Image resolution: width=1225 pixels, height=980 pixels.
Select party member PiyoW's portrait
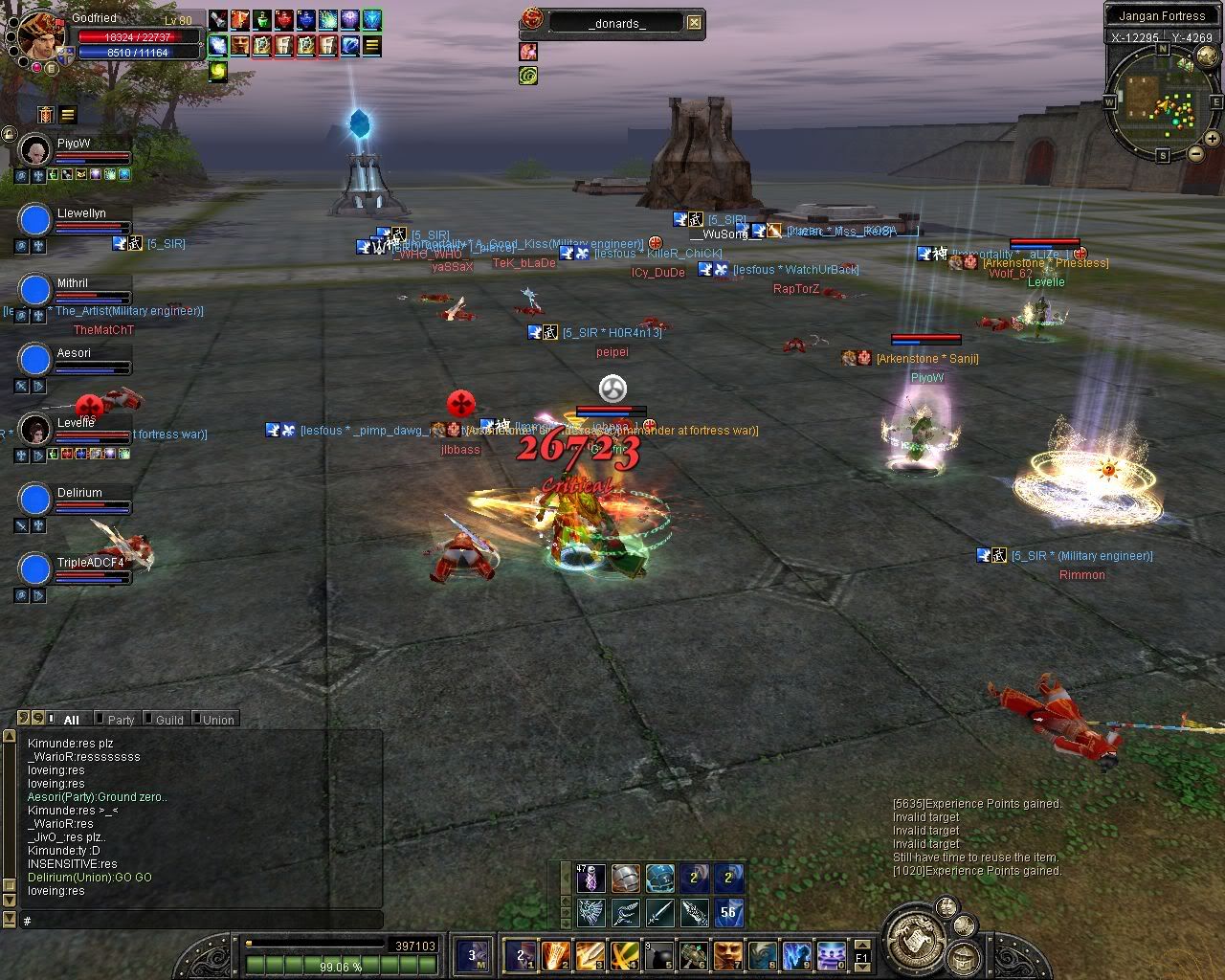pos(35,150)
